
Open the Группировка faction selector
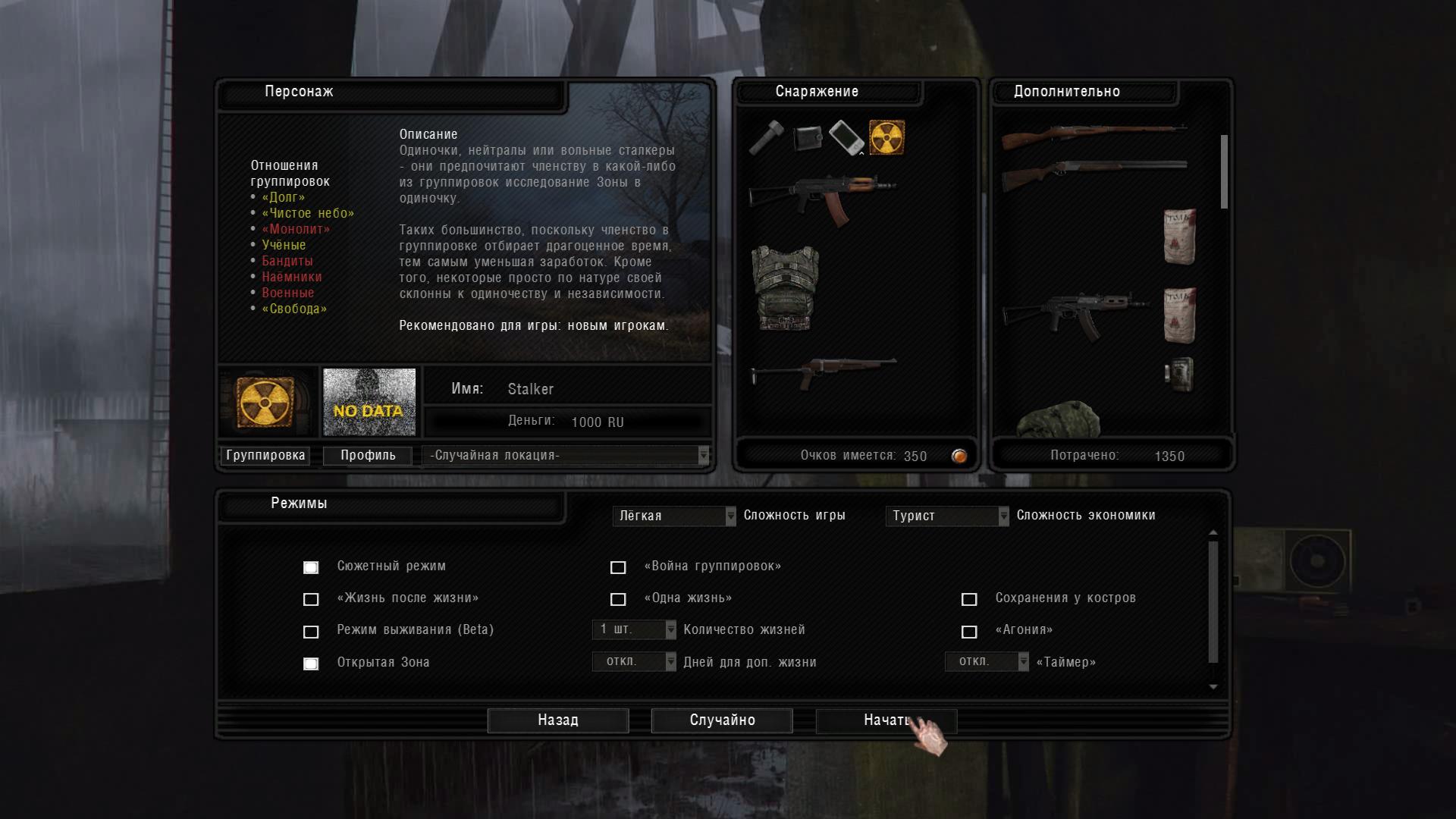(265, 455)
